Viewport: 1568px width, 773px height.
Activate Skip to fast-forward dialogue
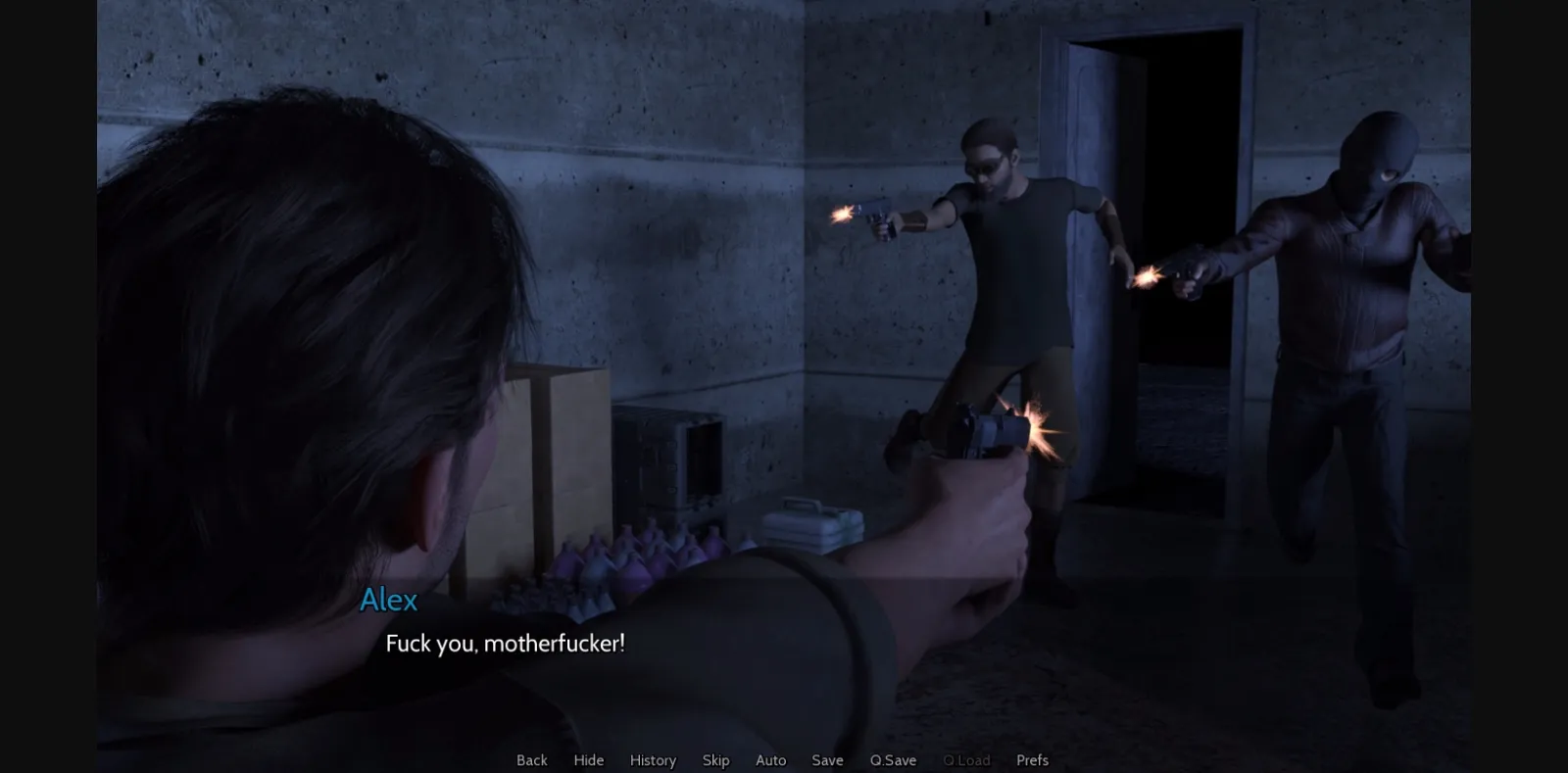pyautogui.click(x=715, y=760)
